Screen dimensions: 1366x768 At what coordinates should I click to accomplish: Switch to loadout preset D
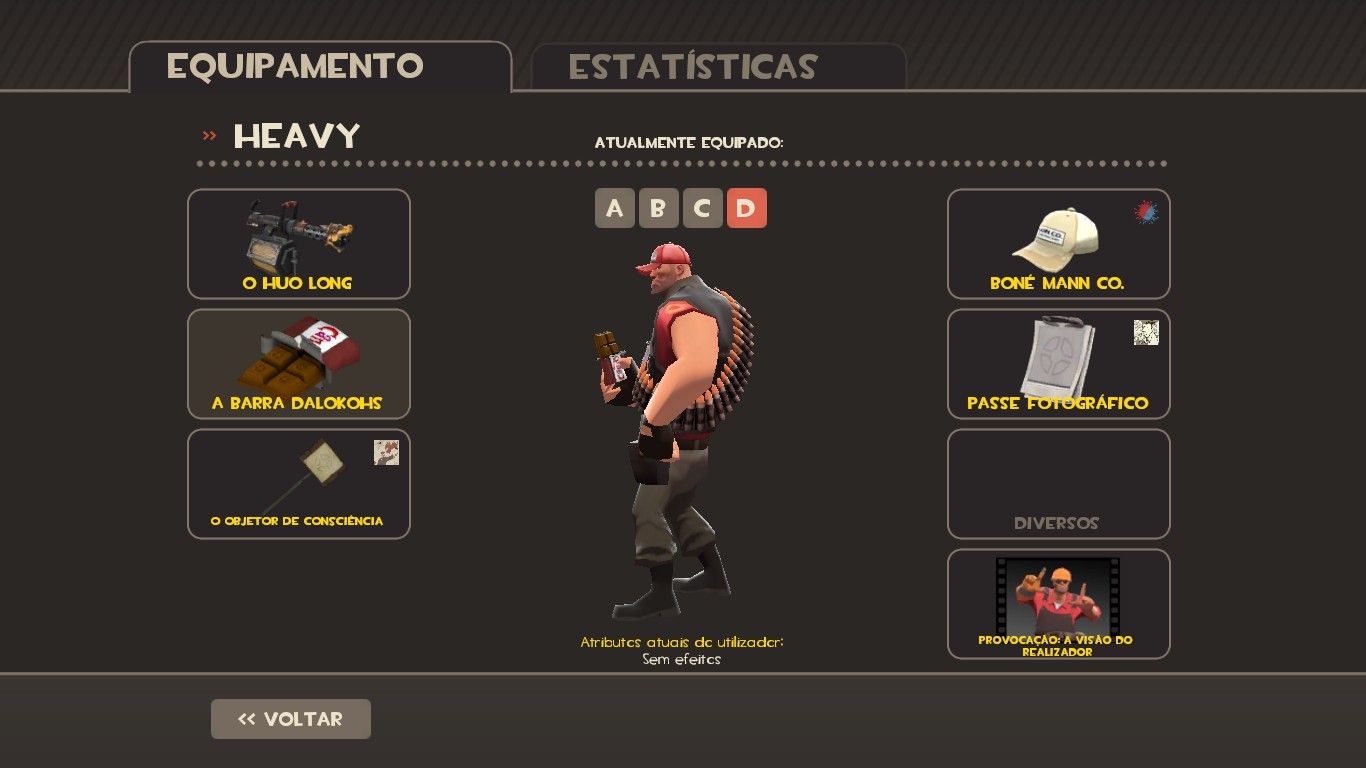[747, 208]
